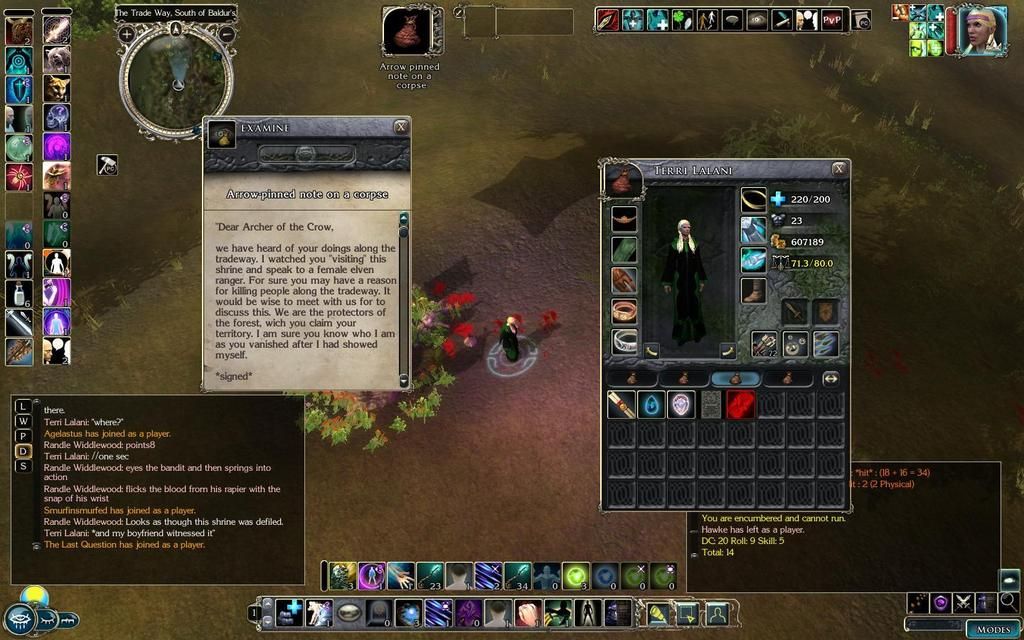Open the Modes button
Screen dimensions: 1024x640
pyautogui.click(x=992, y=629)
